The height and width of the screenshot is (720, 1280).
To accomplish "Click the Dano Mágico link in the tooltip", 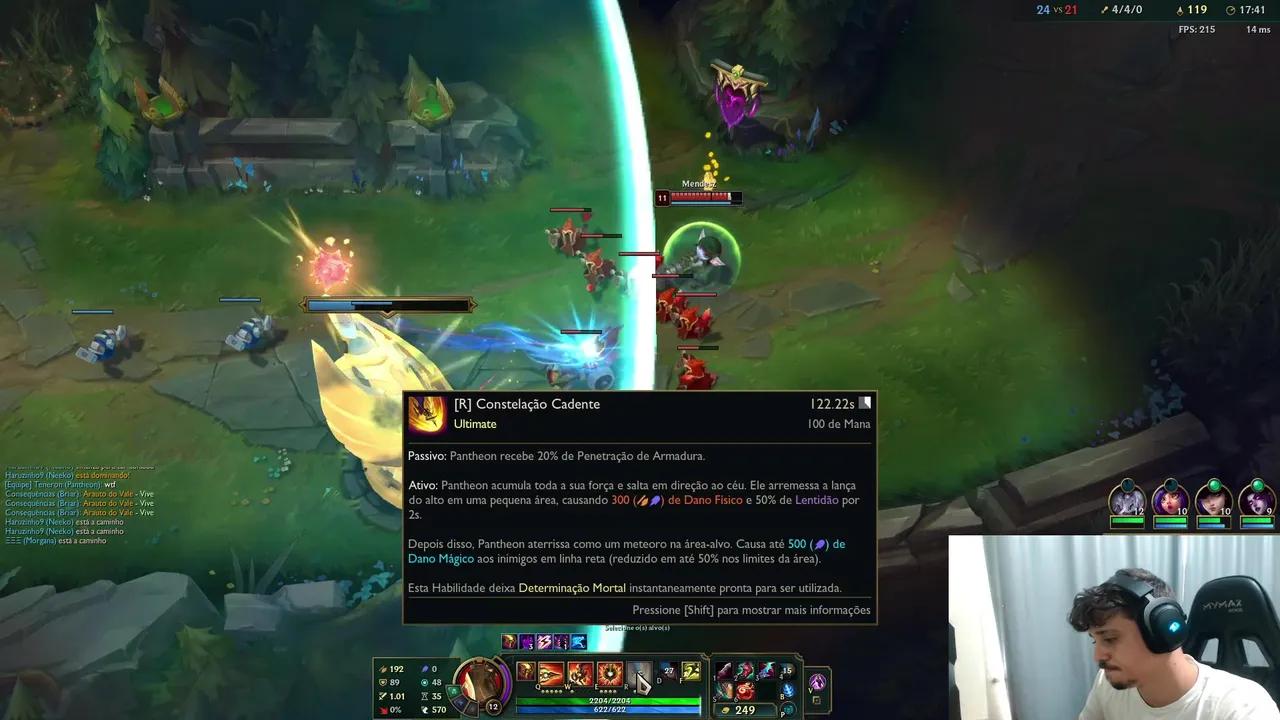I will pyautogui.click(x=440, y=558).
